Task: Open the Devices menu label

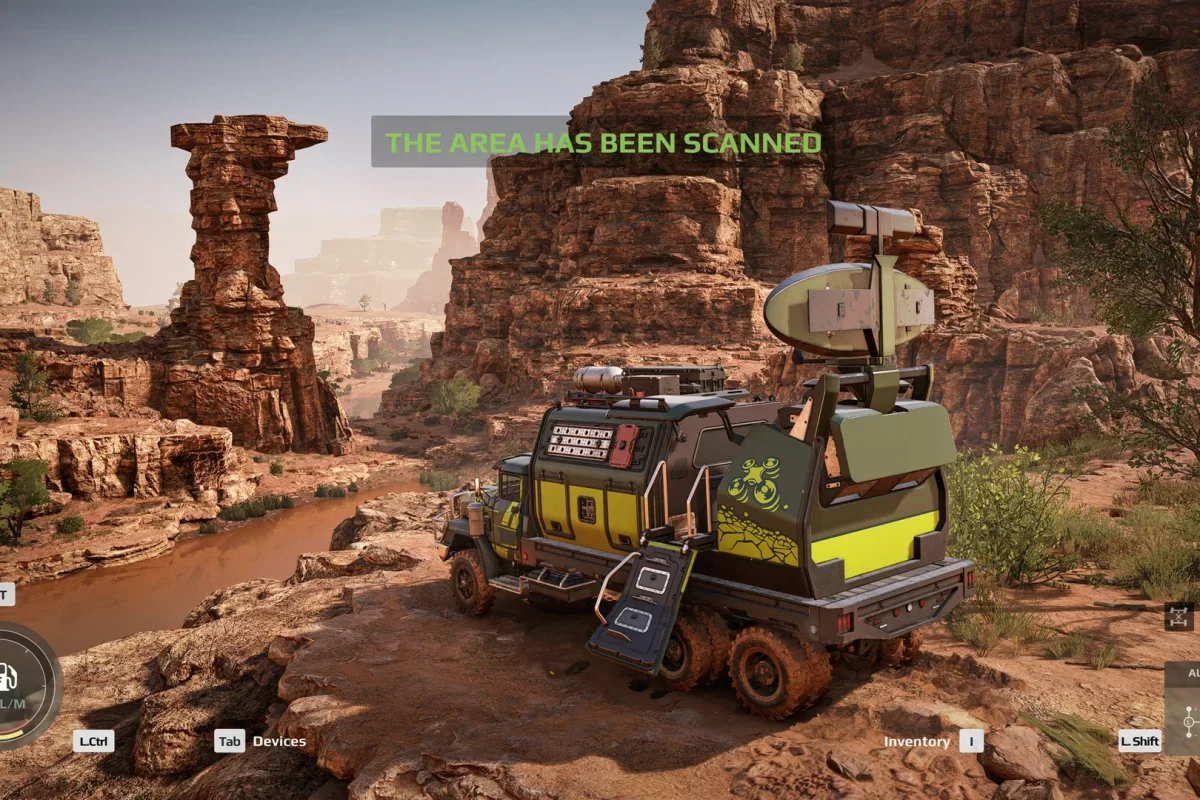Action: point(279,741)
